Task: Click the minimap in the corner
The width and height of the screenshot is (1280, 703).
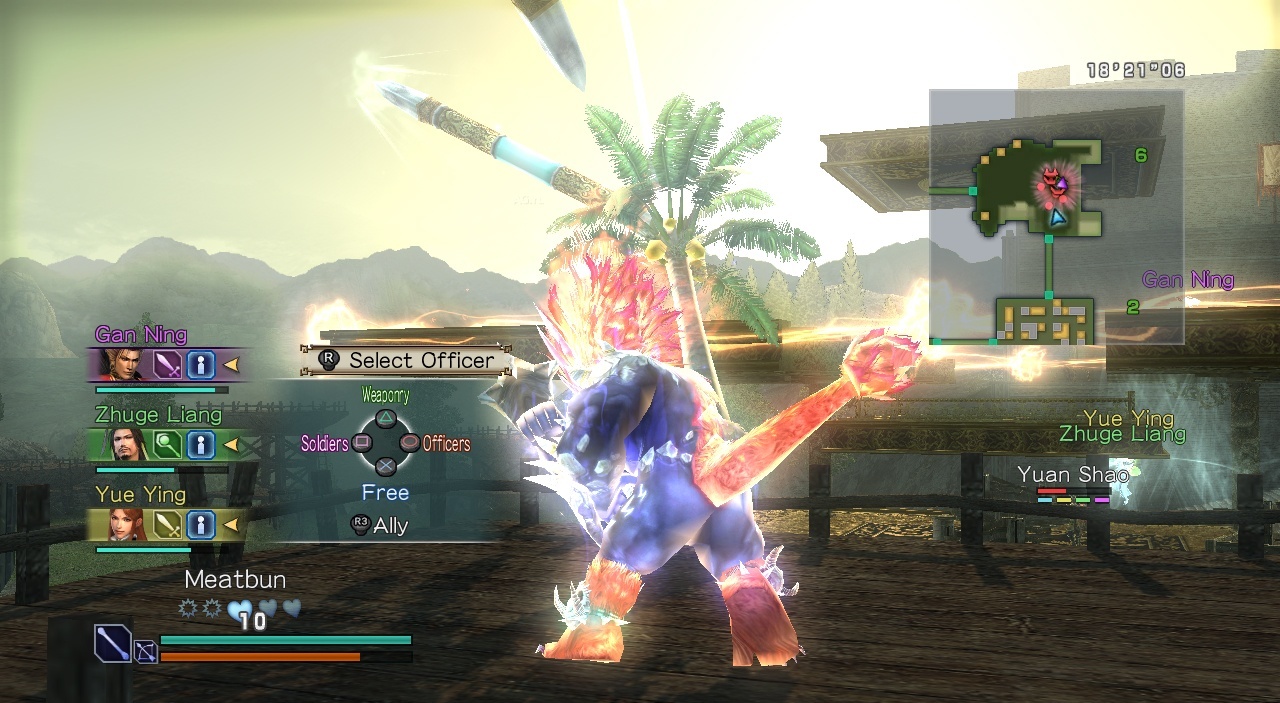Action: pyautogui.click(x=1056, y=216)
